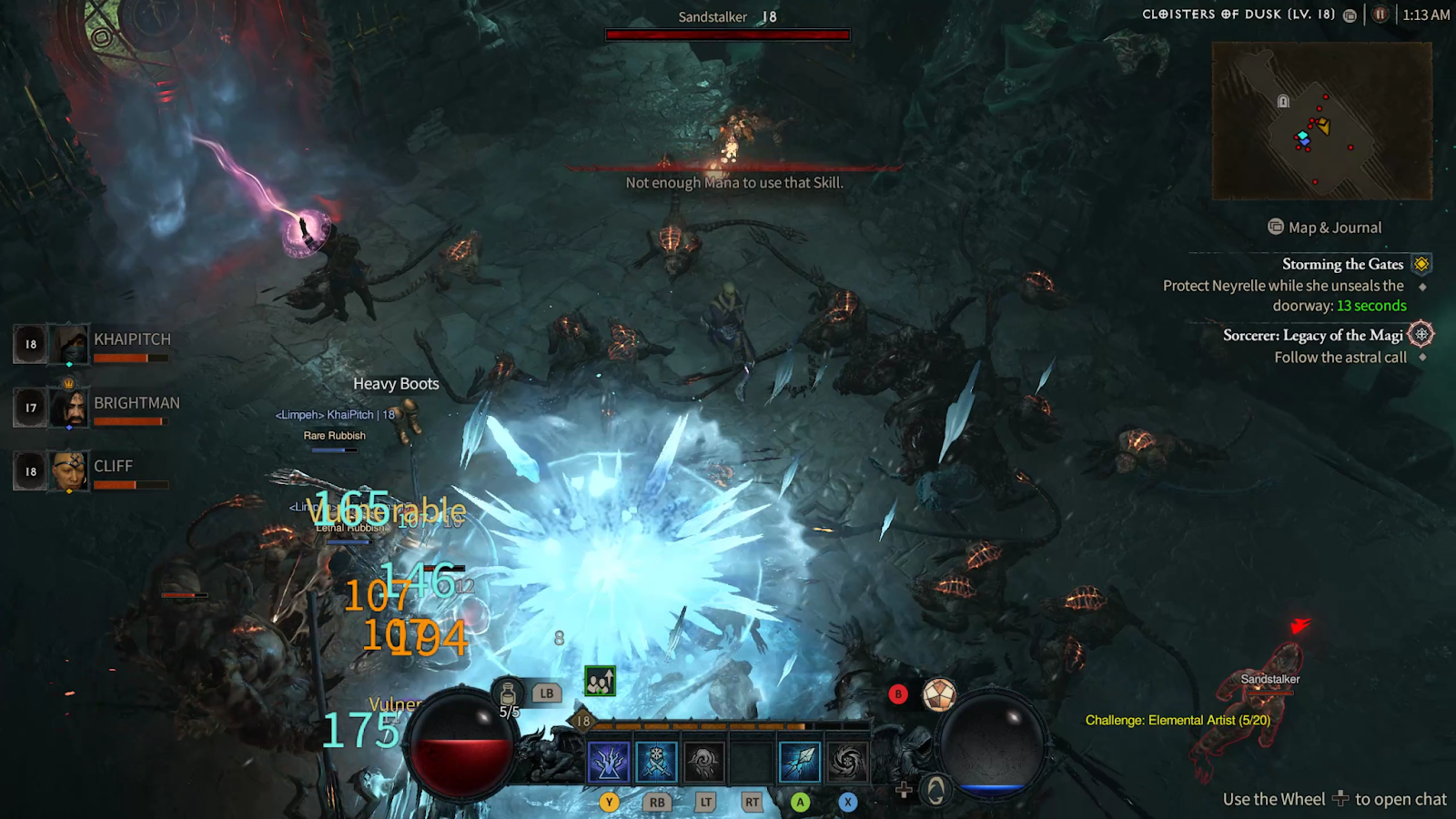Click the Cloisters of Dusk zone name
The height and width of the screenshot is (819, 1456).
pyautogui.click(x=1239, y=15)
